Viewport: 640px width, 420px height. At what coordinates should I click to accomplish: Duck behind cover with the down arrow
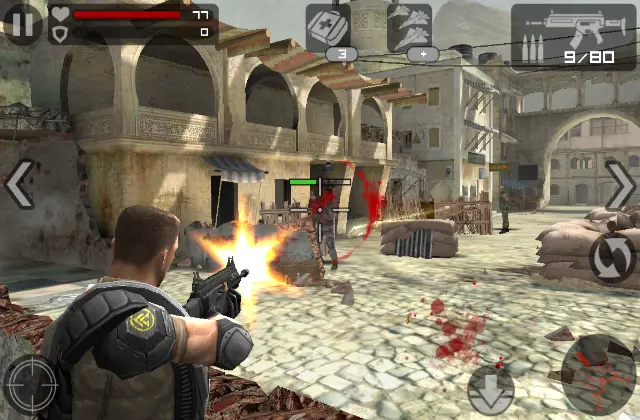(490, 387)
